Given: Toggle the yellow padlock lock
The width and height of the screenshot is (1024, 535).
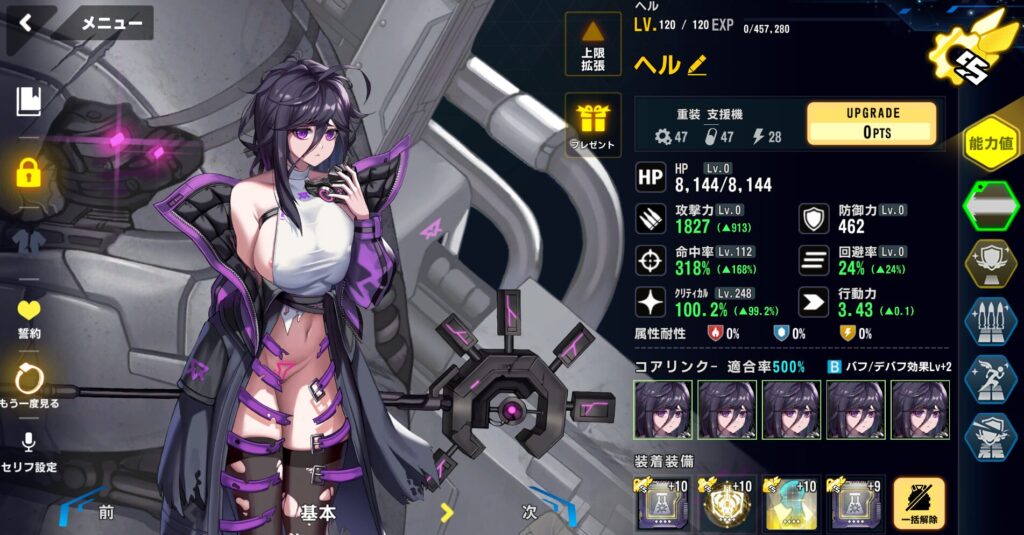Looking at the screenshot, I should pyautogui.click(x=29, y=172).
